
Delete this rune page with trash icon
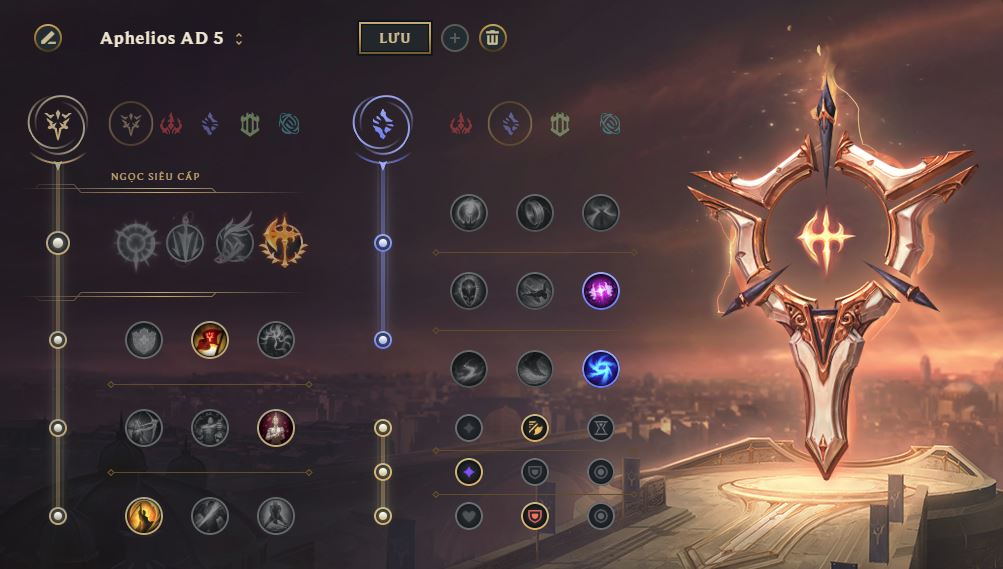(x=492, y=38)
